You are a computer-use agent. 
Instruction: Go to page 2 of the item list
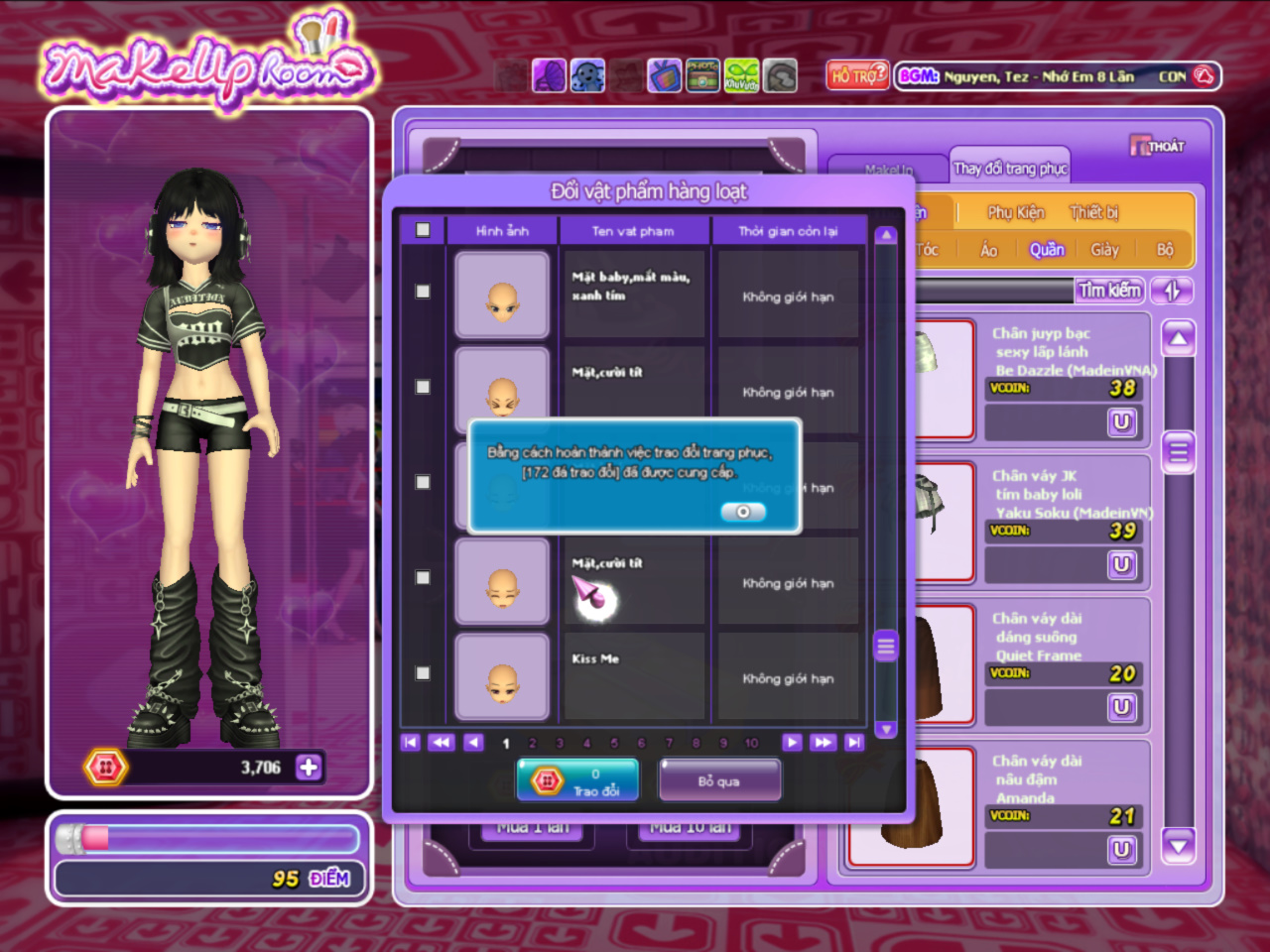click(533, 743)
